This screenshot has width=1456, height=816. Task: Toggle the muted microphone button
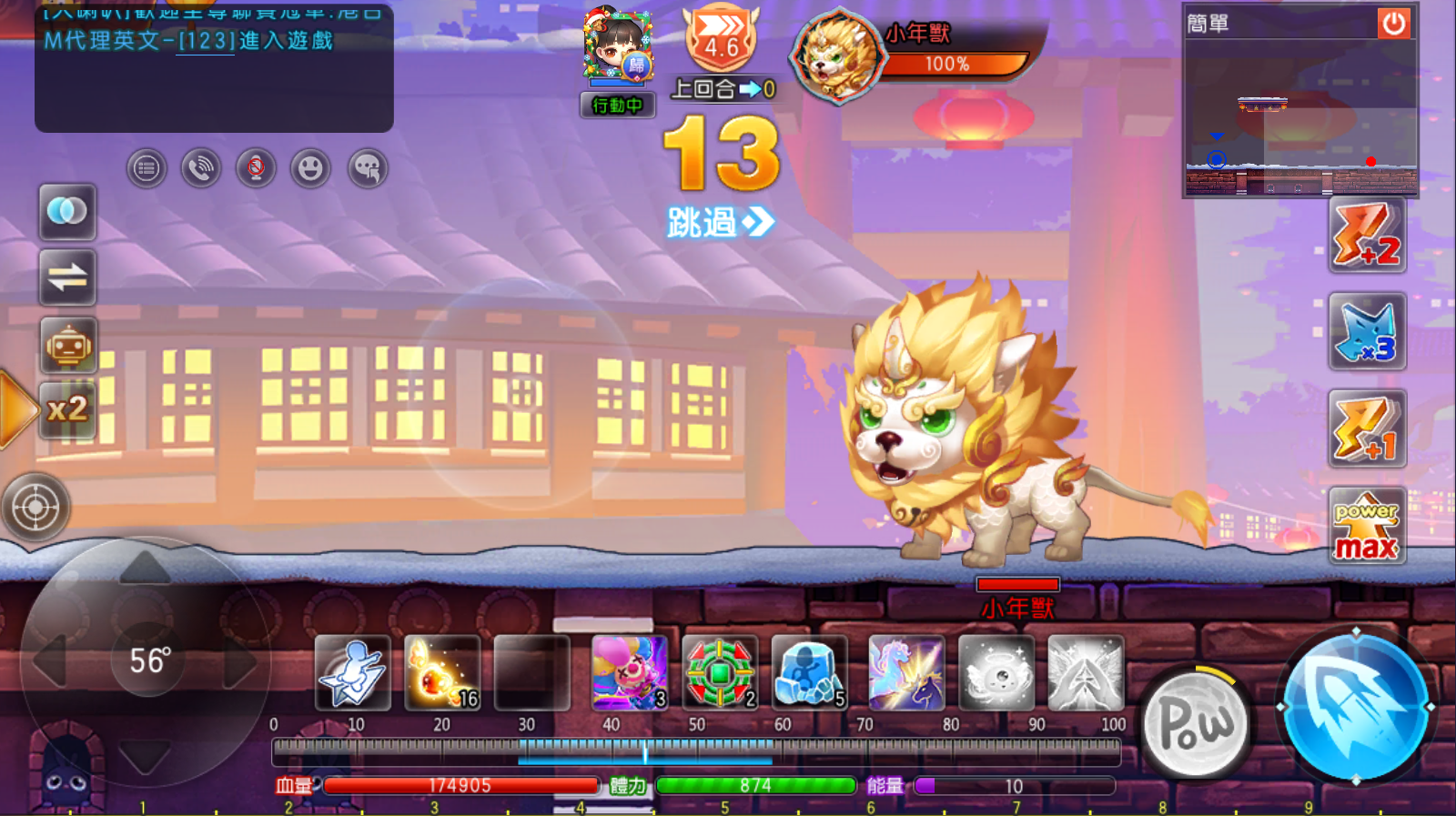pos(256,169)
